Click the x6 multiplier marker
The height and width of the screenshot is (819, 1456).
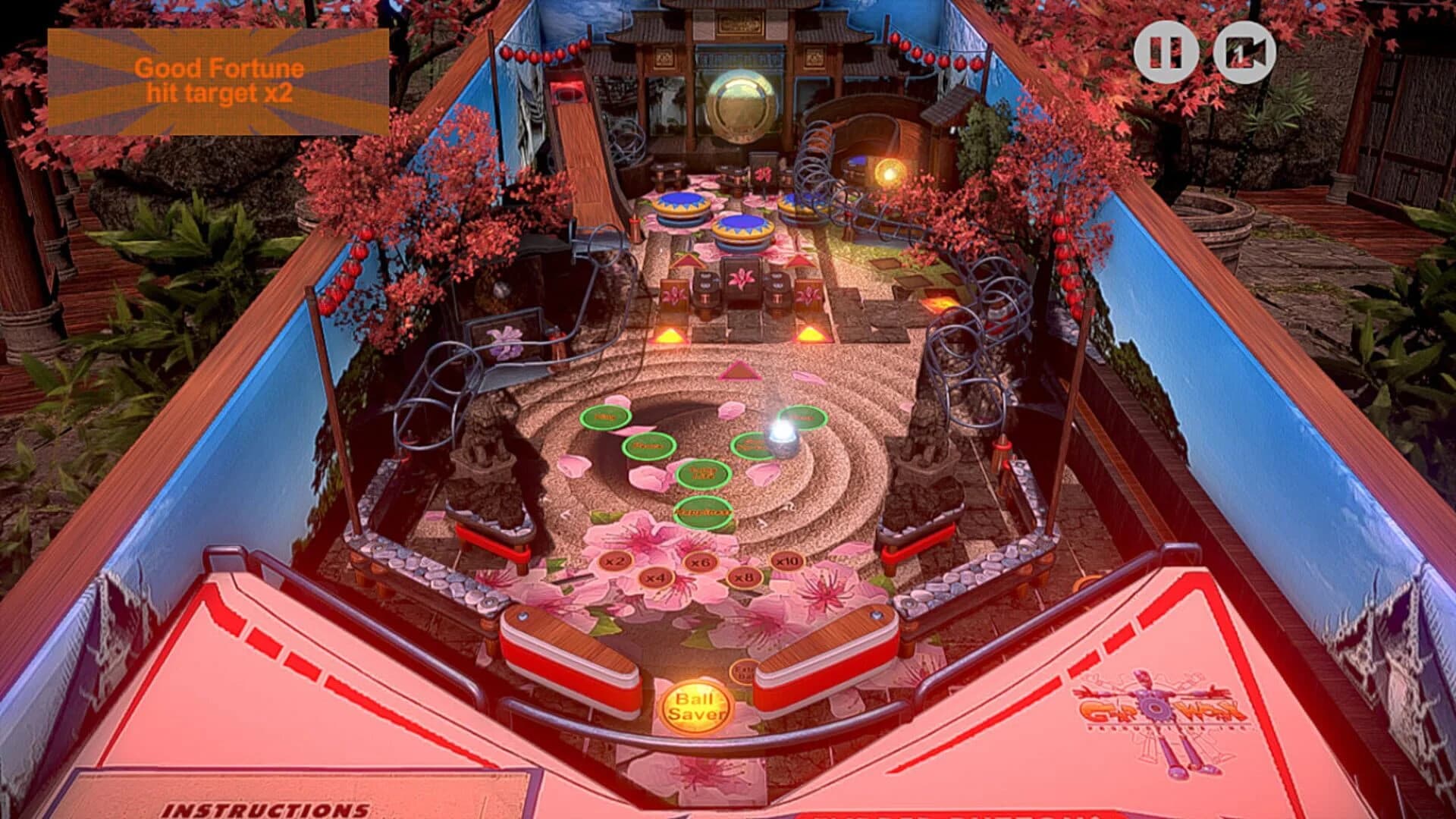(701, 563)
